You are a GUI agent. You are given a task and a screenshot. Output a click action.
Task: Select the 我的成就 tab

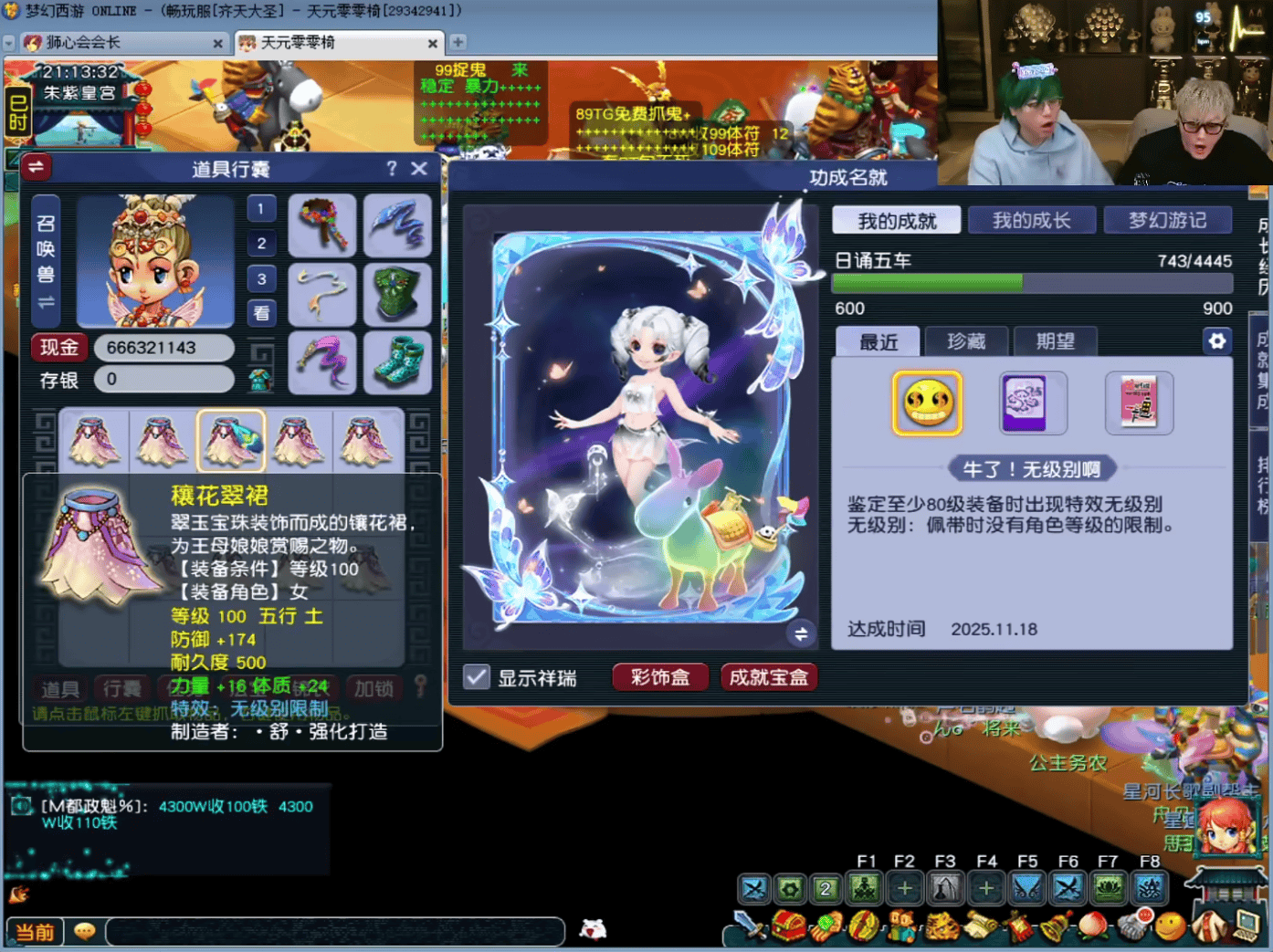tap(896, 220)
